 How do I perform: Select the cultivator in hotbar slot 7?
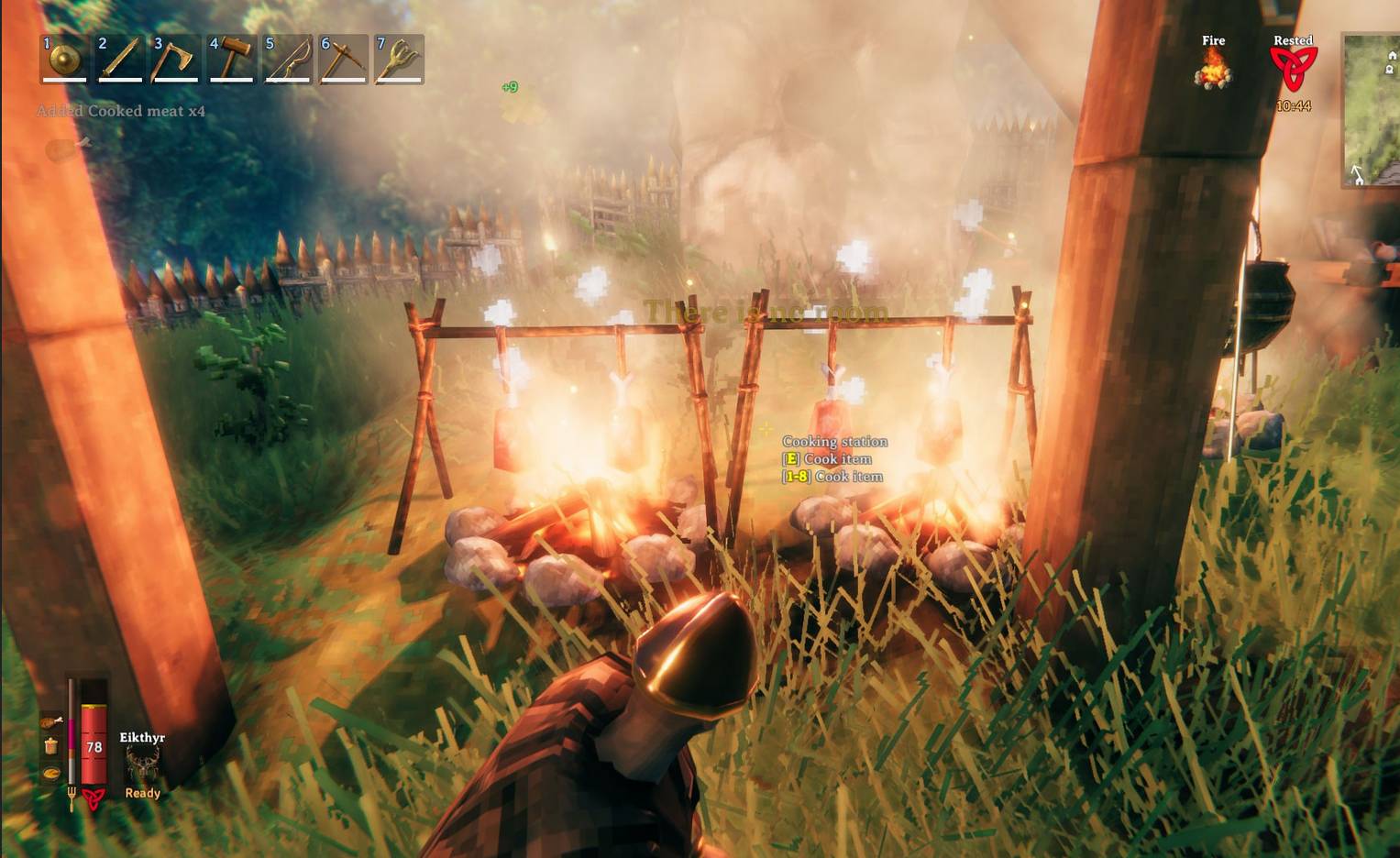(x=398, y=60)
